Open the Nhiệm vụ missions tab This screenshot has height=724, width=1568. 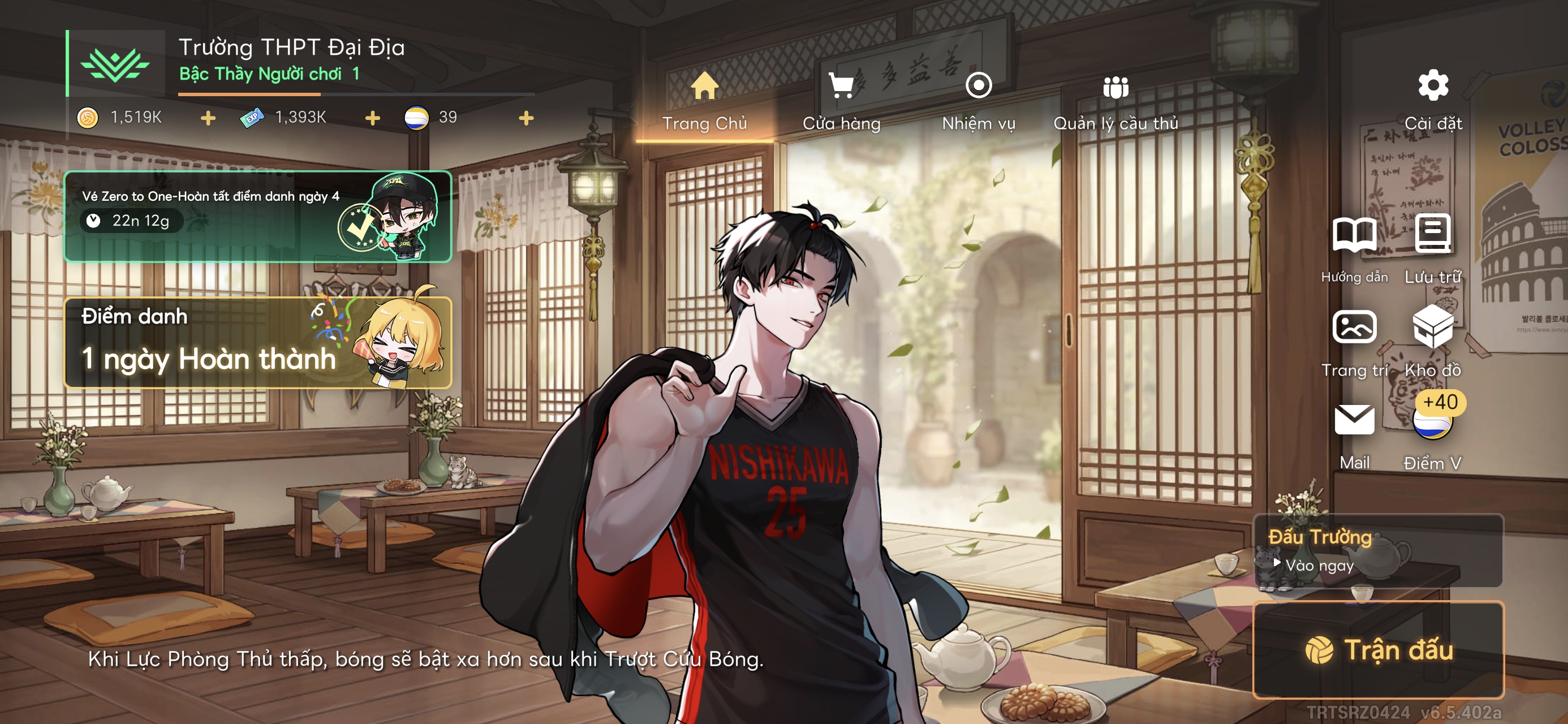[x=978, y=102]
